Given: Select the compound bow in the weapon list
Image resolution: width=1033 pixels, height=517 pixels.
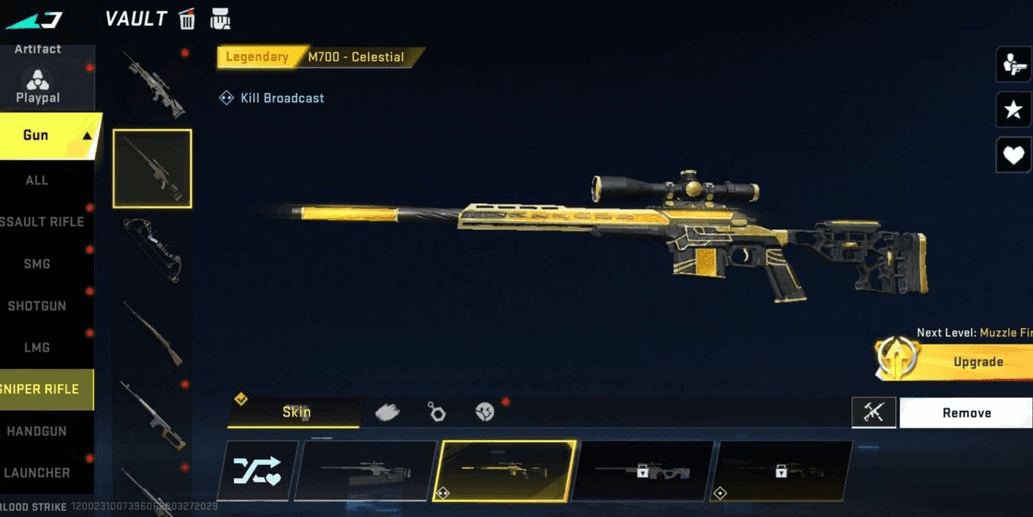Looking at the screenshot, I should (x=152, y=250).
